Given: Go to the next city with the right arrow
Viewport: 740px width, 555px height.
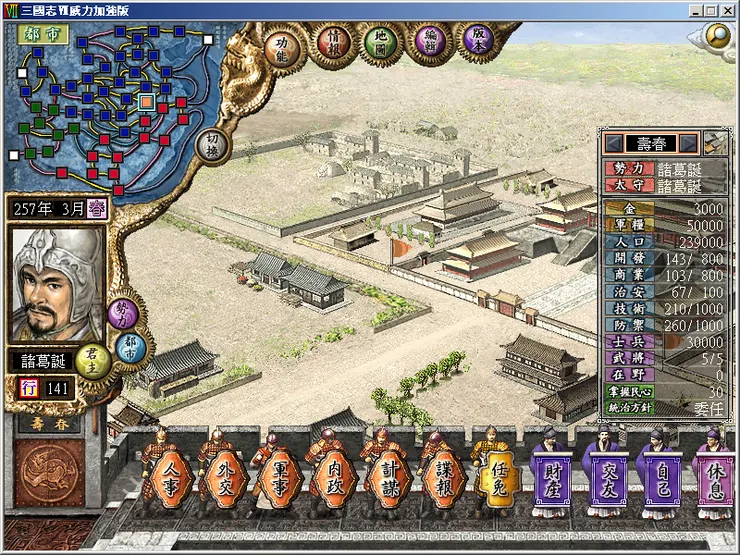Looking at the screenshot, I should (x=688, y=142).
